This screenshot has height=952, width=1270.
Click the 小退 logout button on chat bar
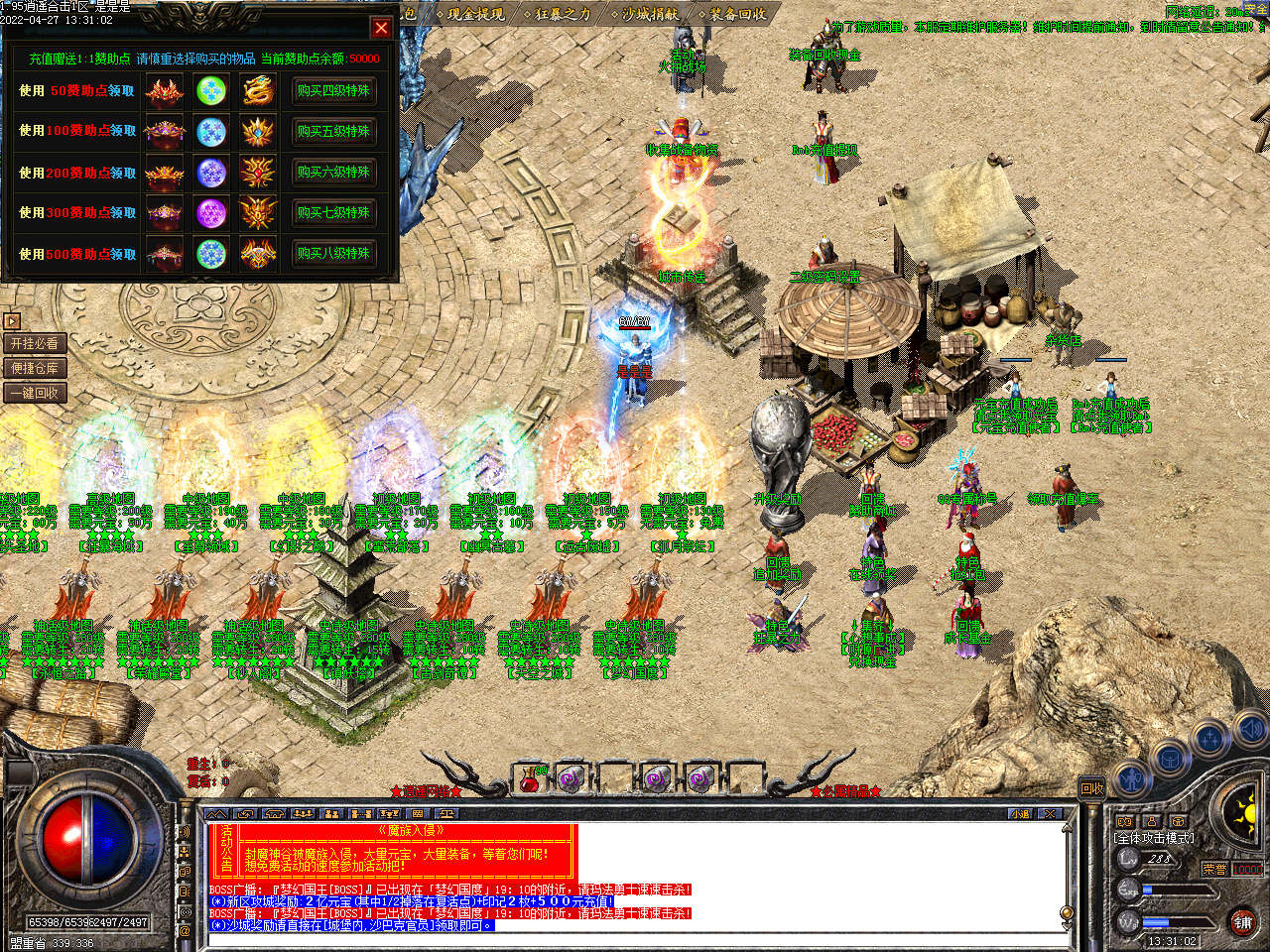pos(1021,814)
